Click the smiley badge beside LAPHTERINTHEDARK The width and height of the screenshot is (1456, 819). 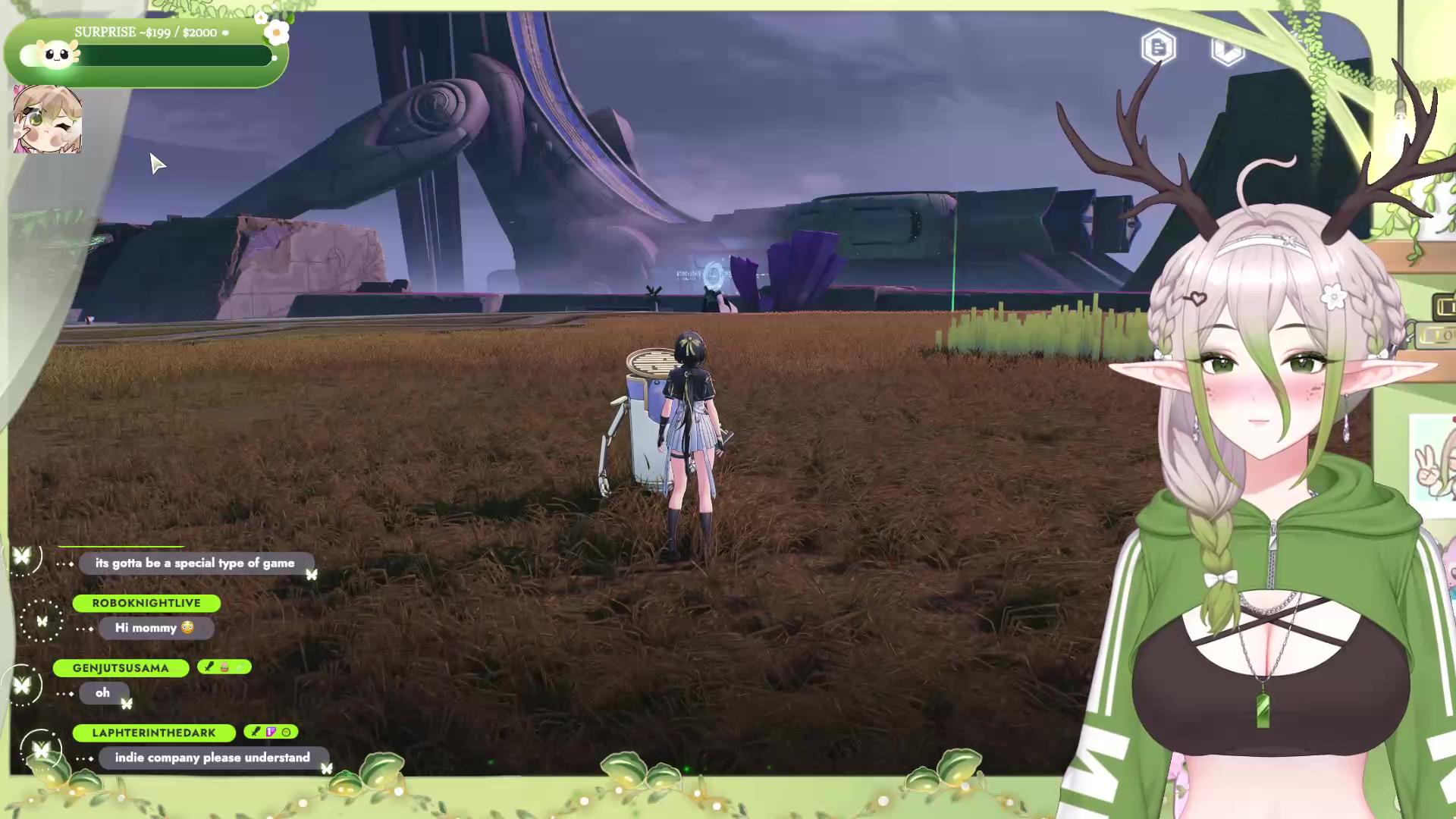click(x=286, y=732)
